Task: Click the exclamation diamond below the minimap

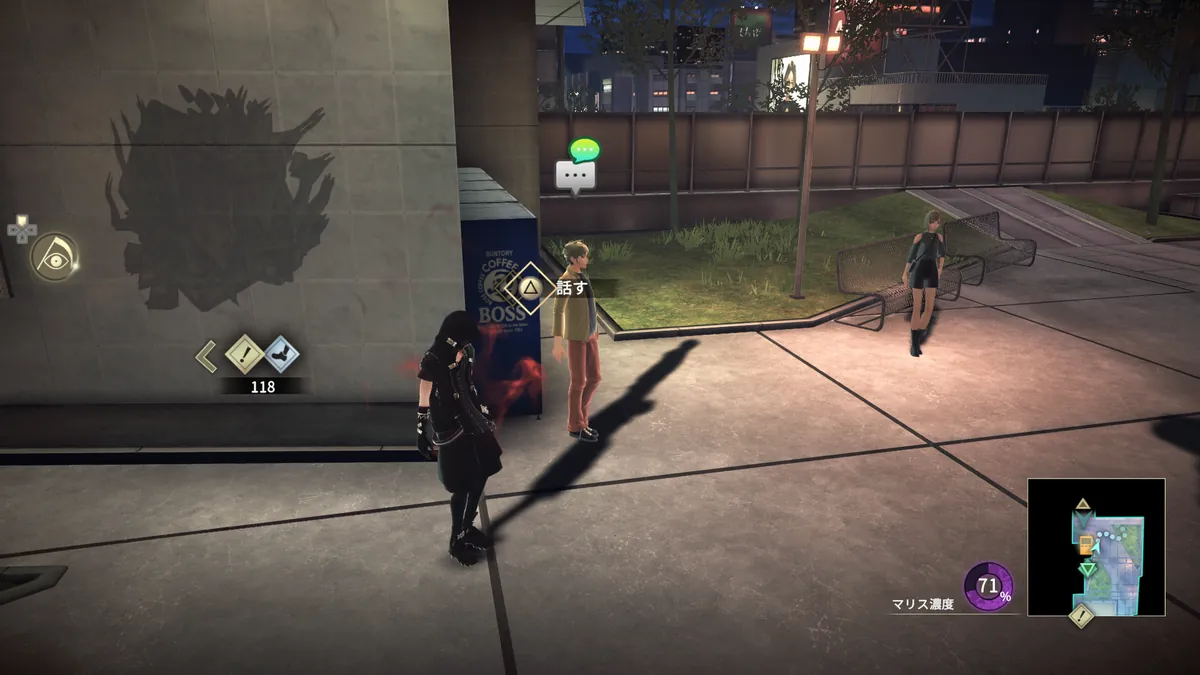Action: tap(1080, 615)
